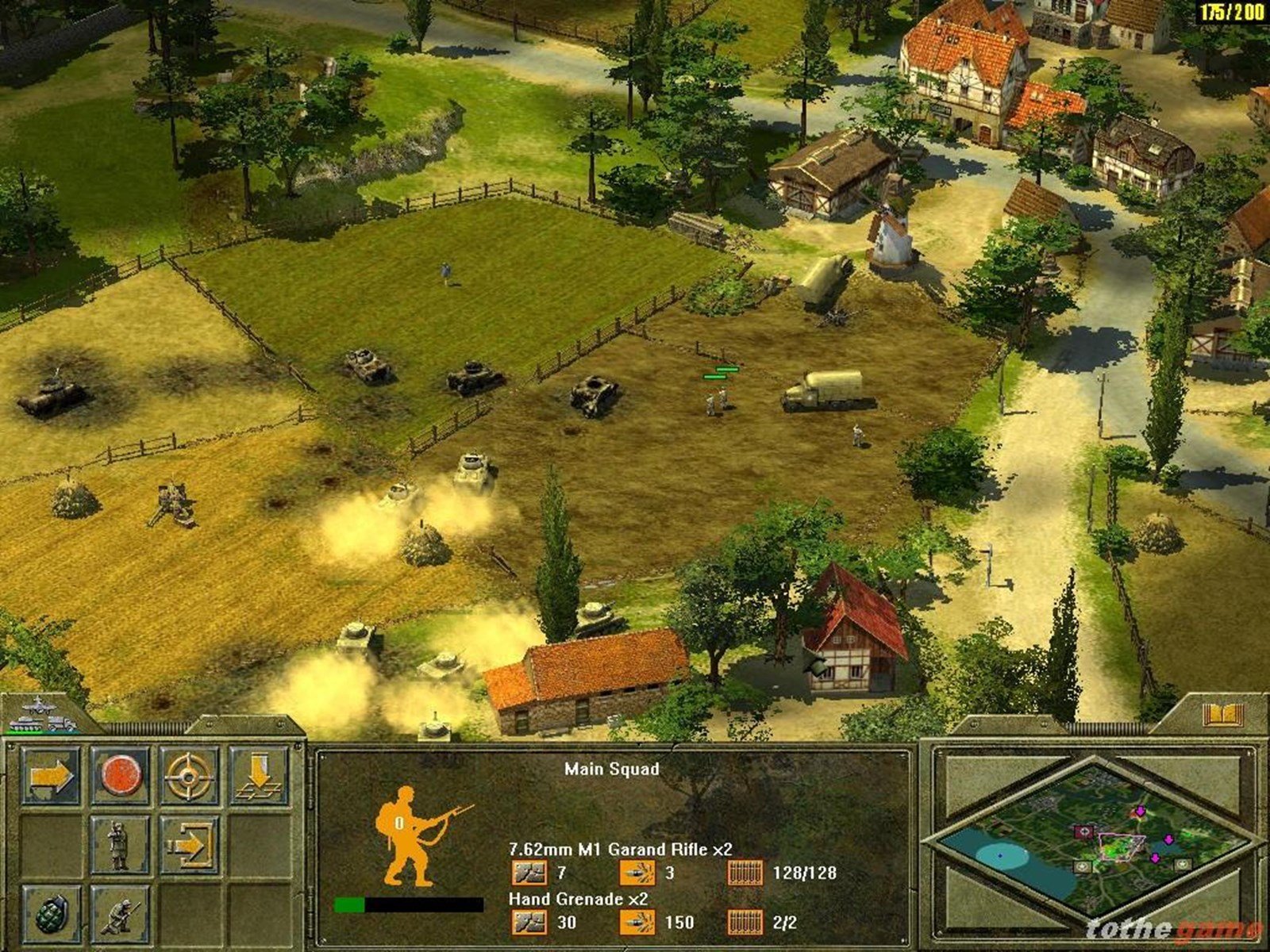Select the Attack crosshair command
Image resolution: width=1270 pixels, height=952 pixels.
(x=189, y=777)
